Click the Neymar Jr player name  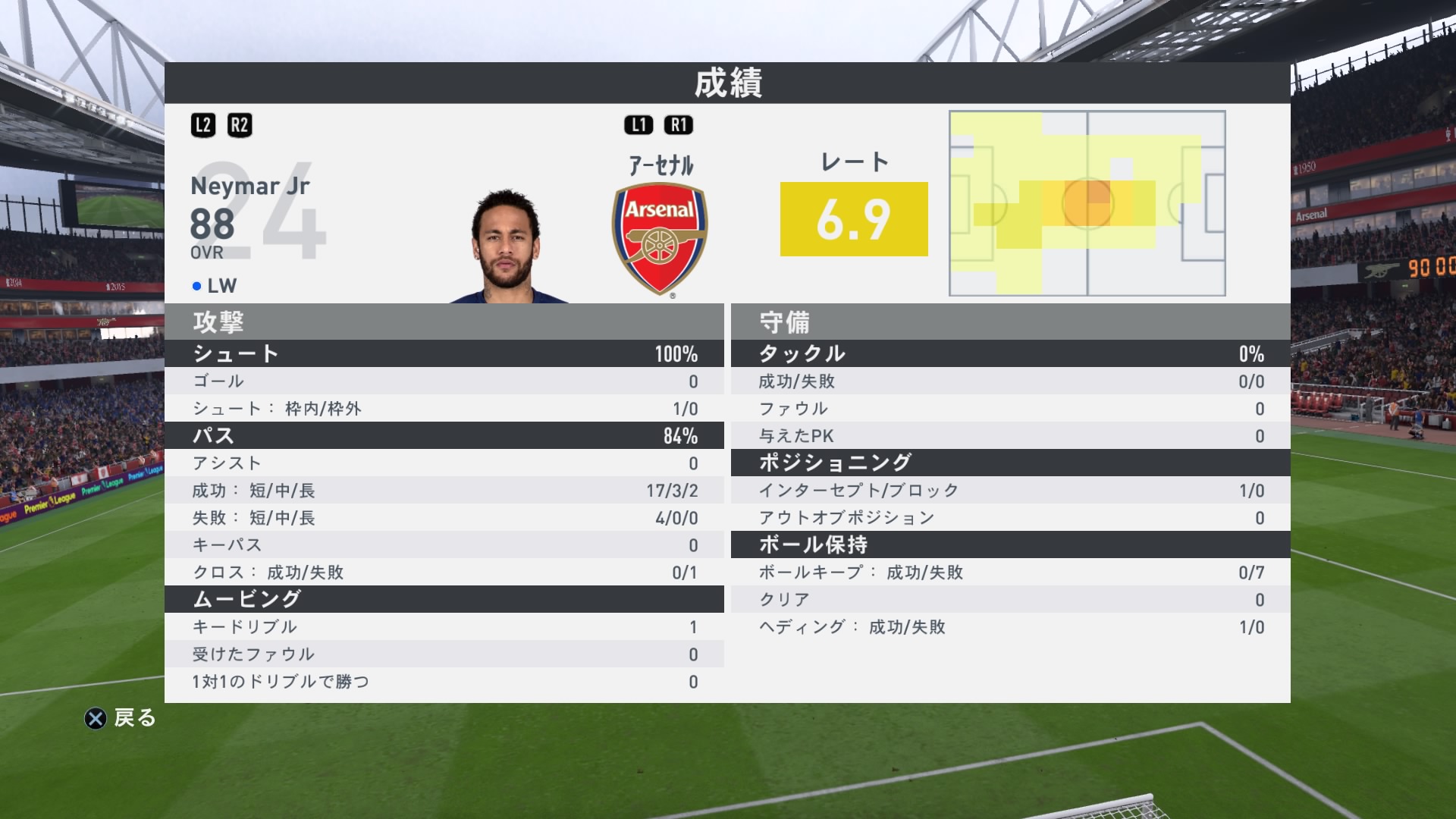coord(249,186)
